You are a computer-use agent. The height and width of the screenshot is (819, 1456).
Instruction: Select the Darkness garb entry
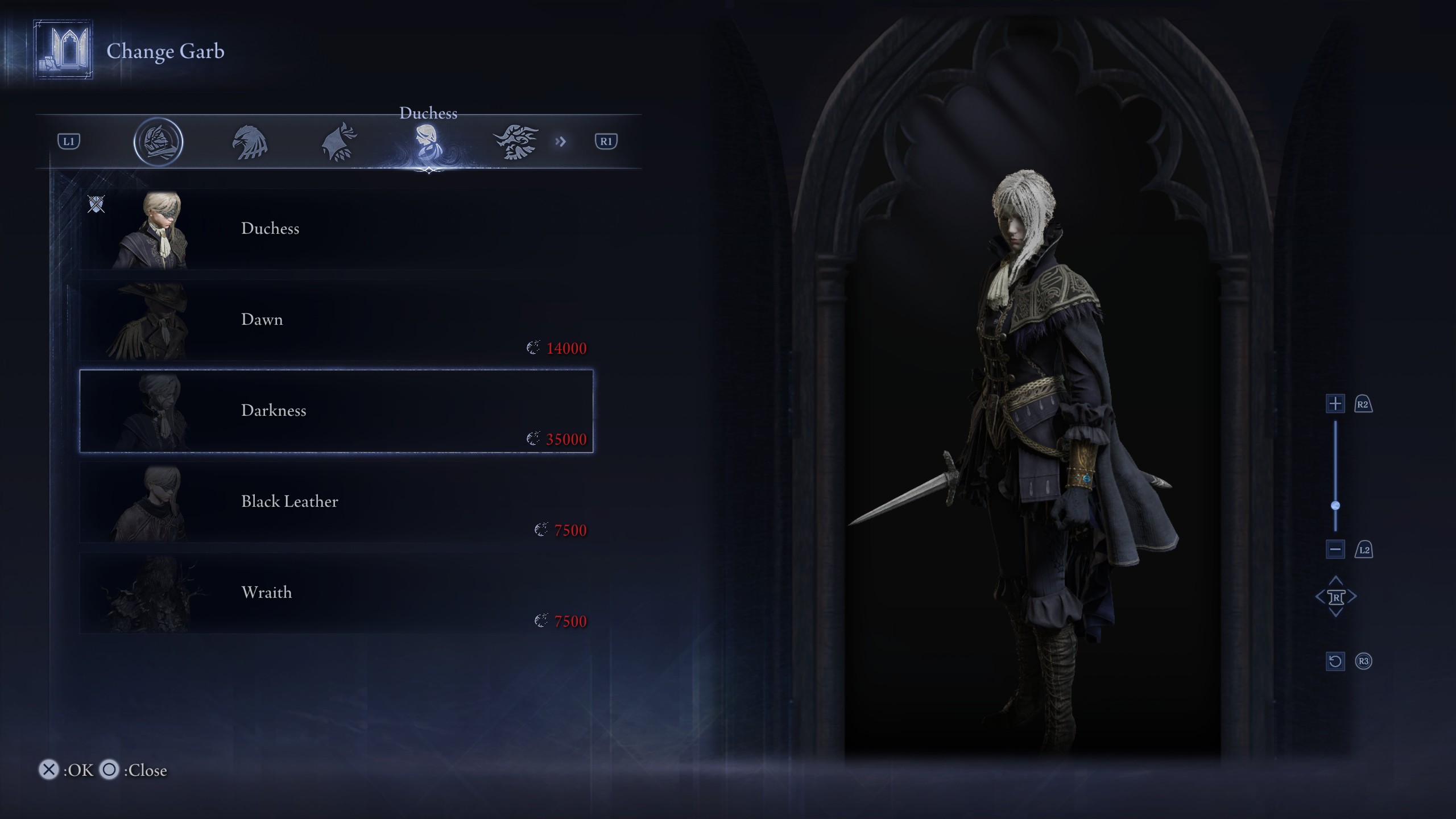tap(336, 411)
